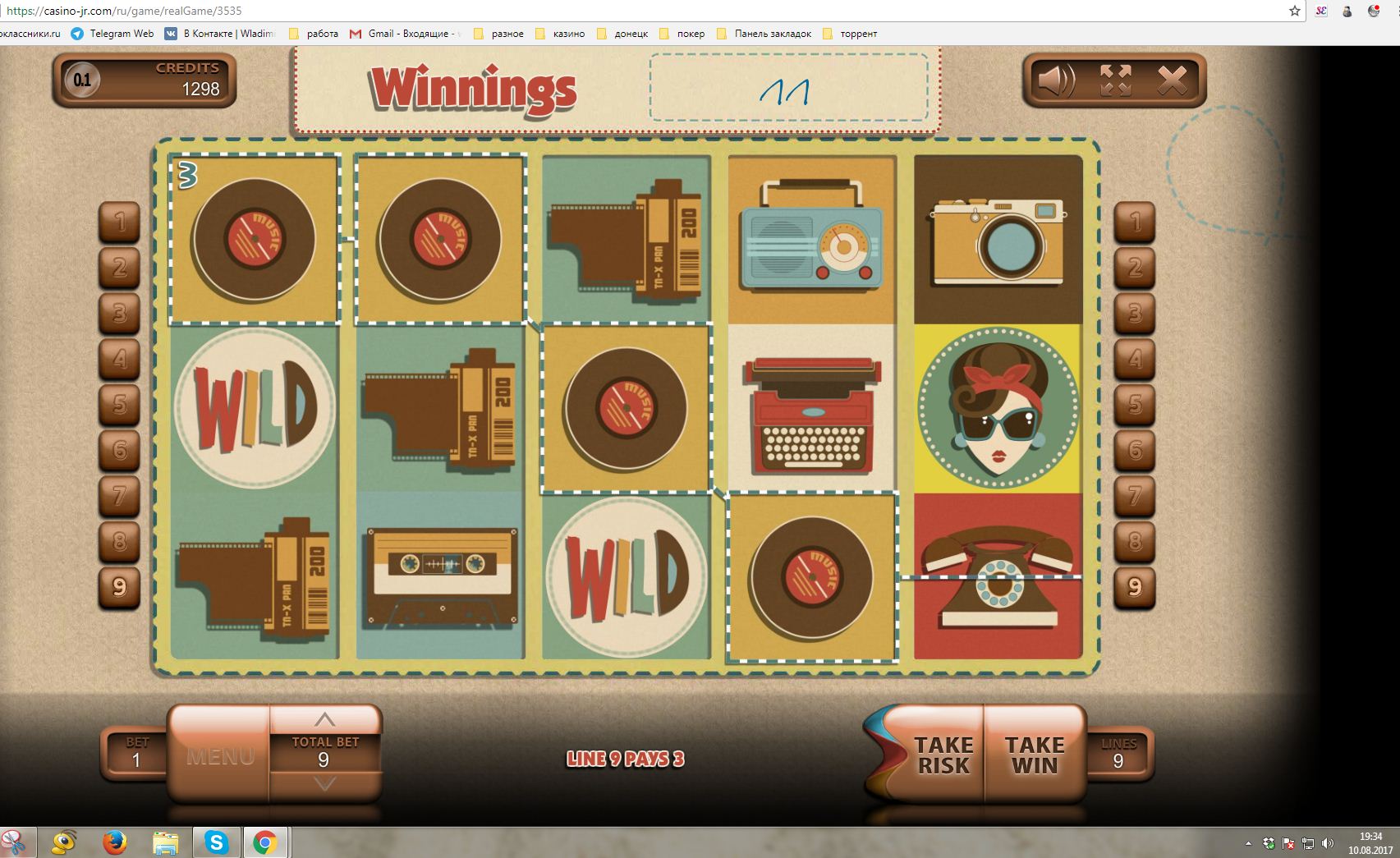
Task: Bookmark this page with the star icon
Action: pyautogui.click(x=1295, y=11)
